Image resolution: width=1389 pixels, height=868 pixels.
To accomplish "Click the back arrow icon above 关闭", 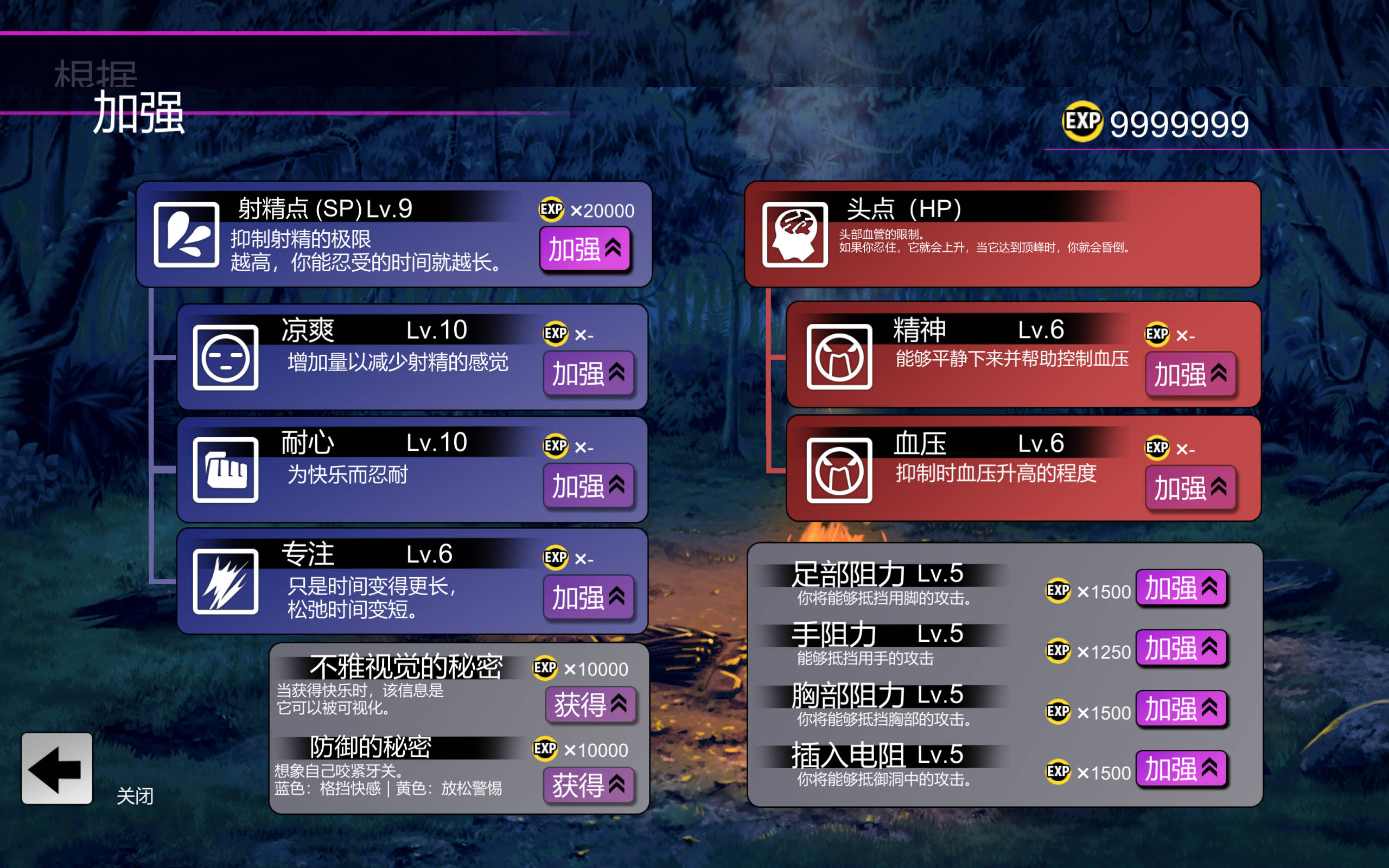I will pos(56,768).
